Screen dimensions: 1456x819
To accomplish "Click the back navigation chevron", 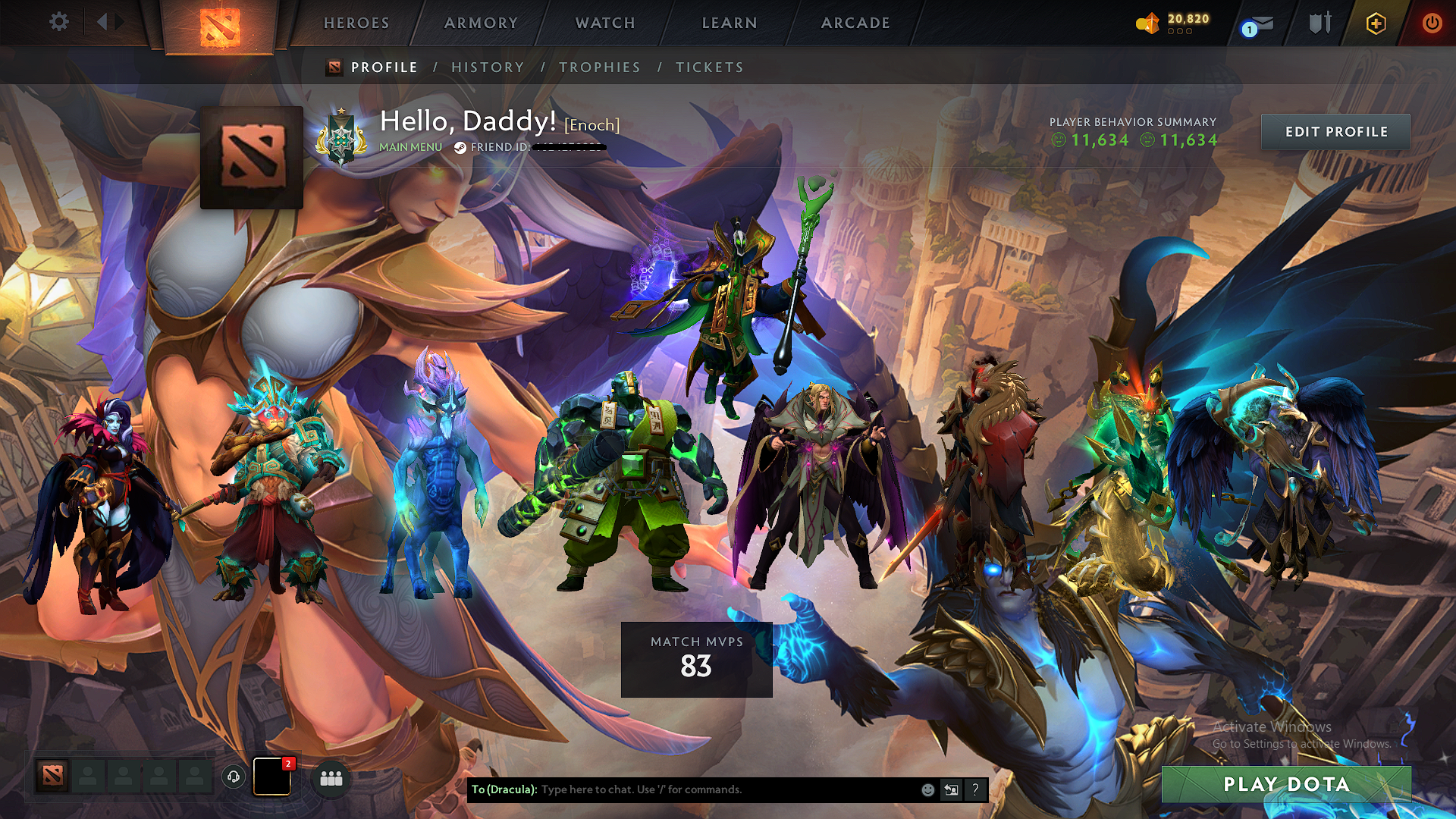I will click(102, 22).
